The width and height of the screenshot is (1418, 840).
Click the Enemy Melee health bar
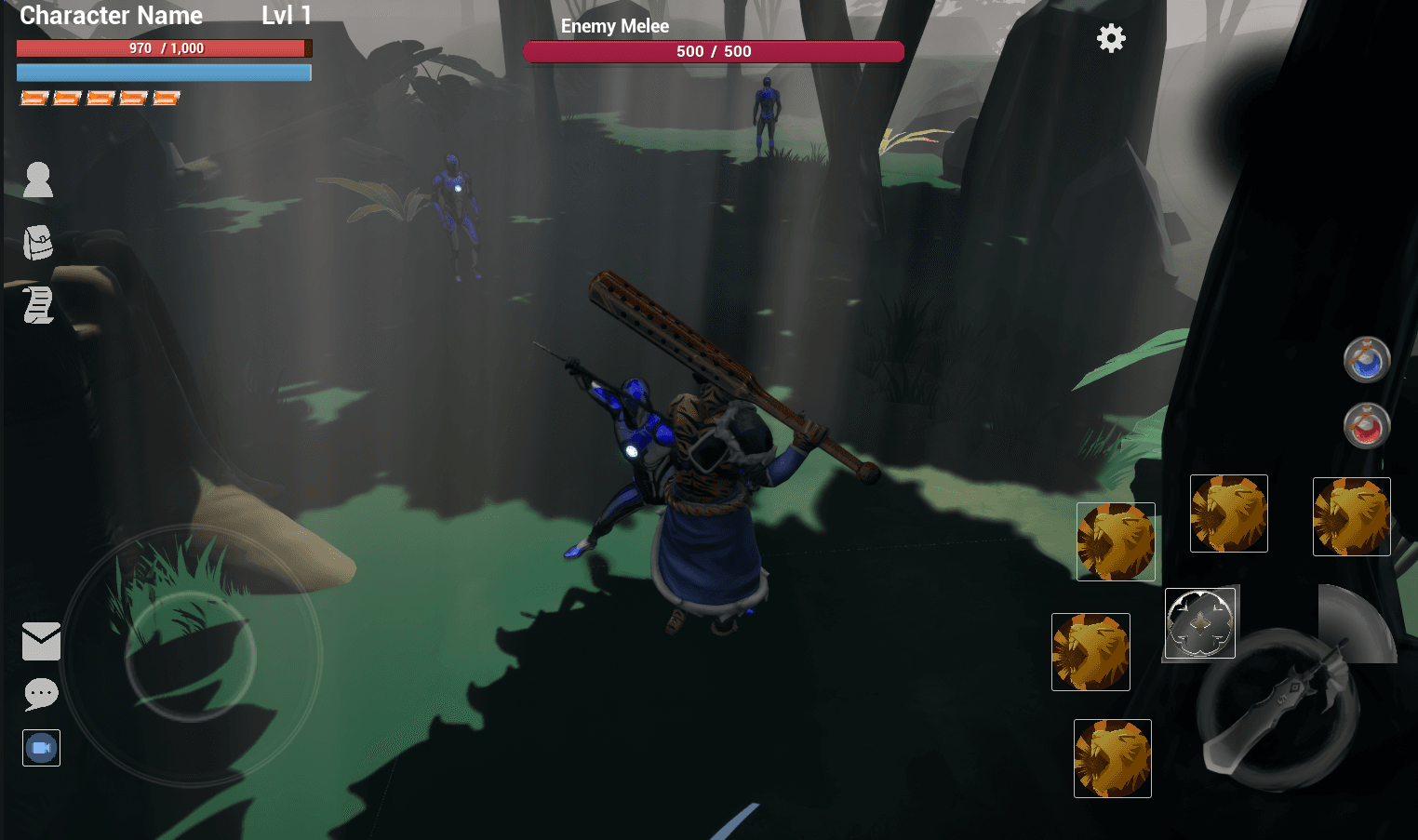click(x=714, y=51)
